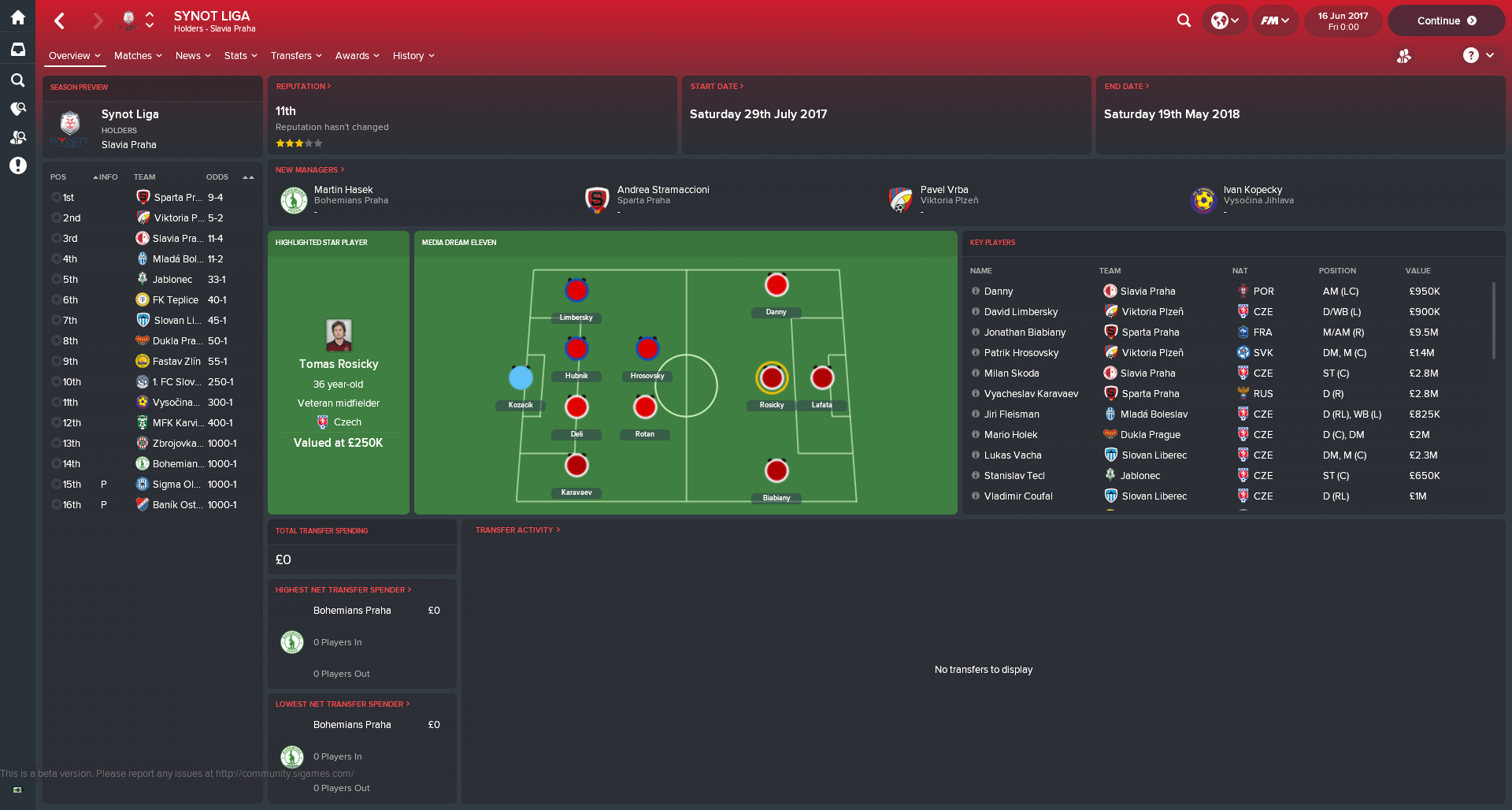Open the Matches dropdown menu

click(138, 56)
